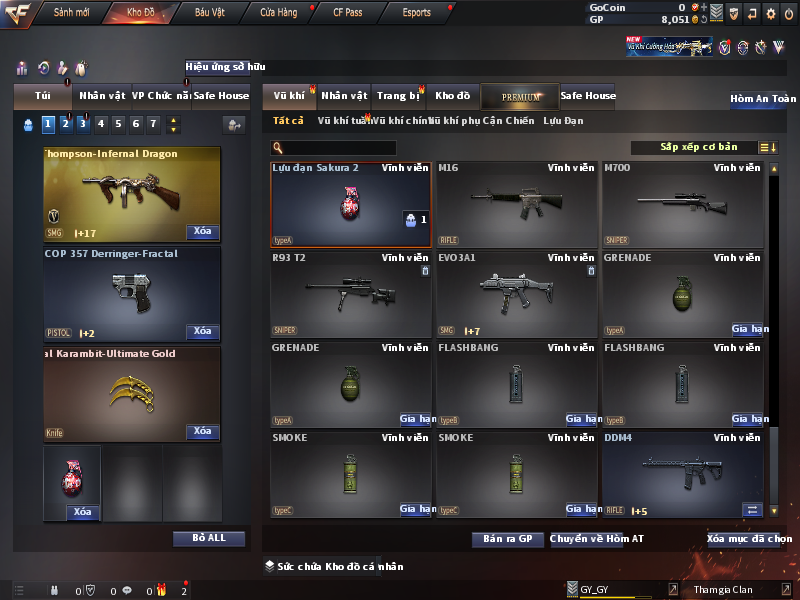Select bag page 3
The image size is (800, 600).
(83, 124)
